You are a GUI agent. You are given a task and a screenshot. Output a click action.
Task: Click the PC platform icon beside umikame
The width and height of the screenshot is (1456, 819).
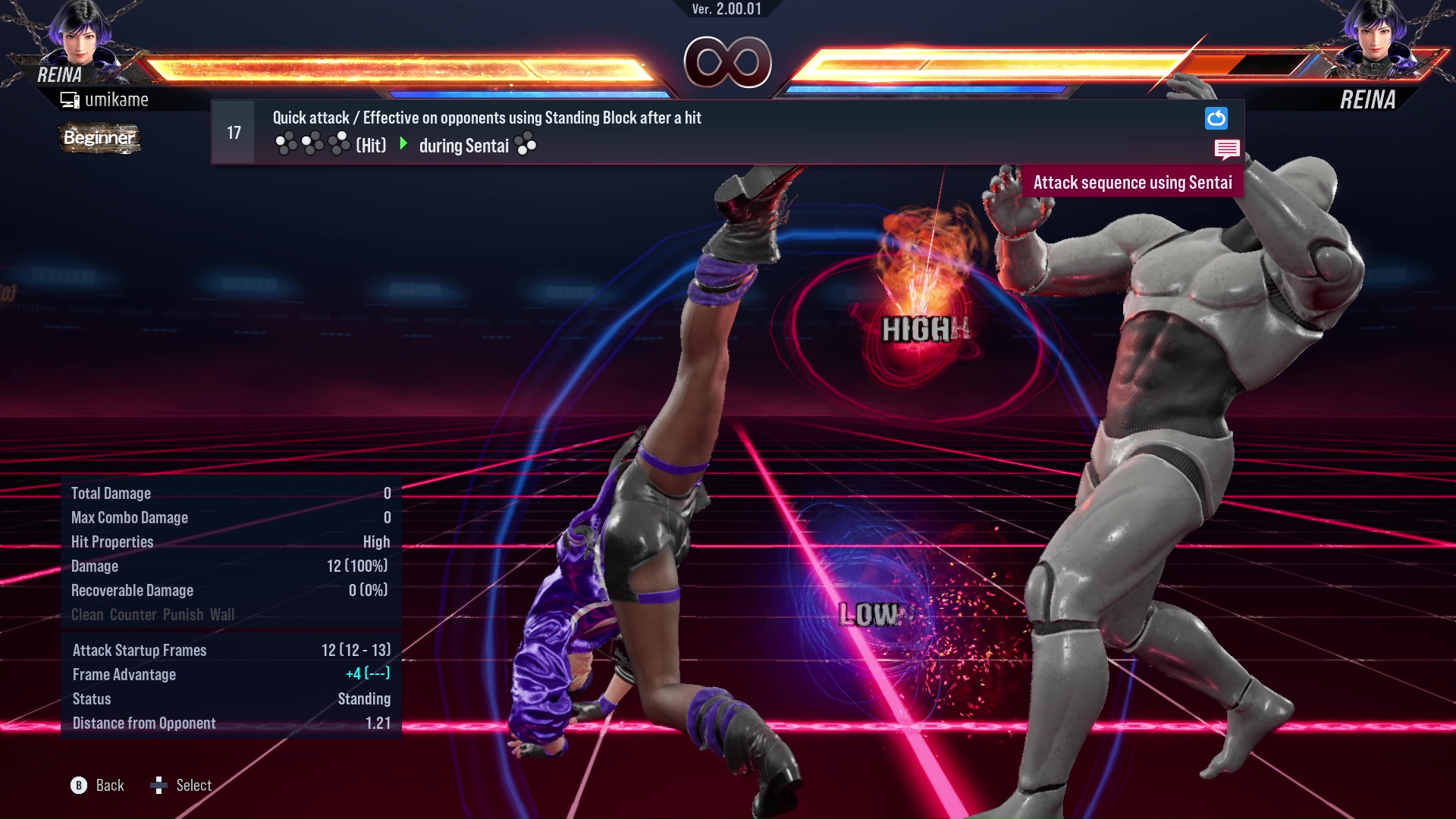(x=69, y=99)
